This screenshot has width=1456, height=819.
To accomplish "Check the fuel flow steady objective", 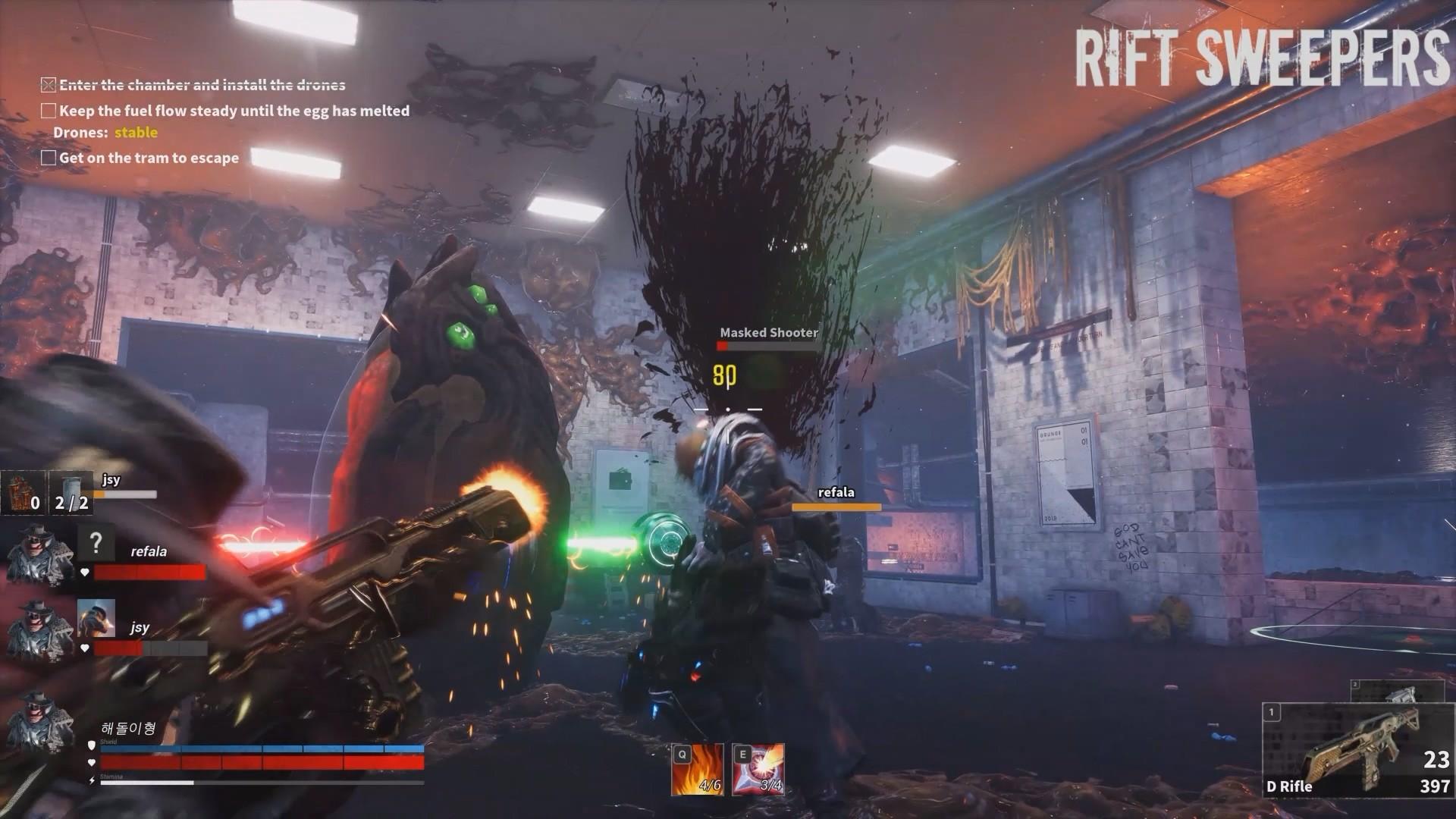I will [48, 111].
